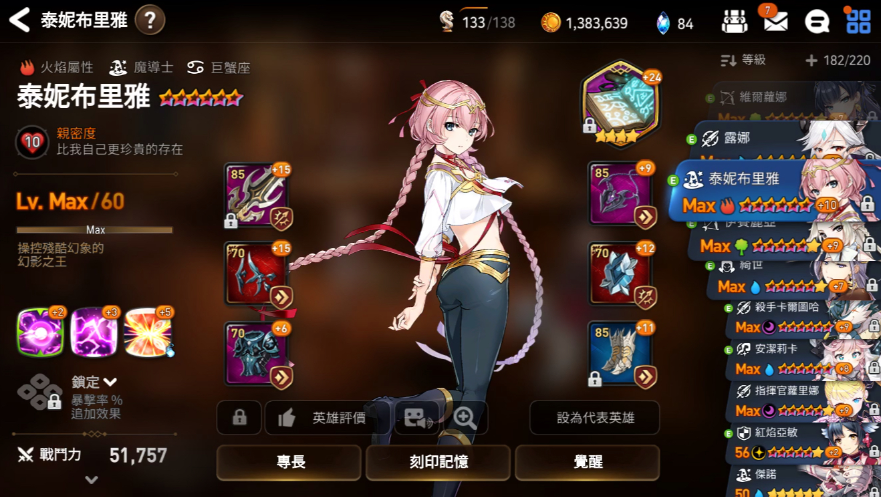Toggle the padlock hero lock button
This screenshot has width=881, height=497.
(x=239, y=417)
